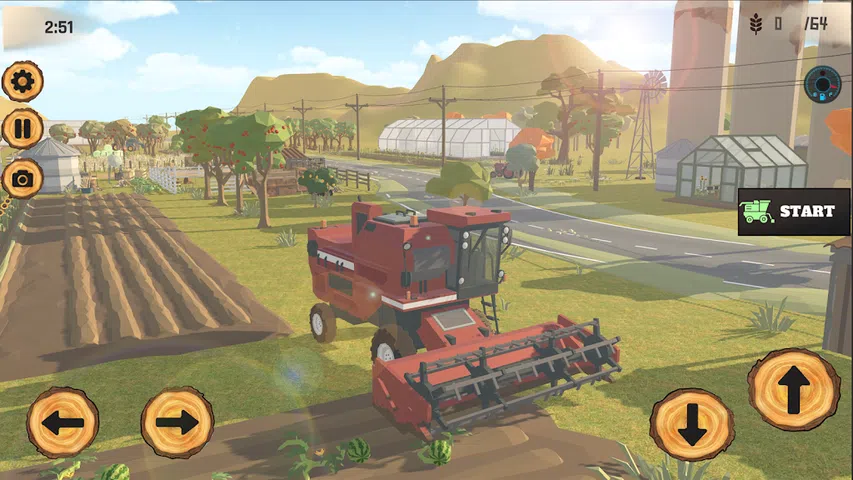Steer right with the right arrow
The image size is (853, 480).
coord(177,422)
